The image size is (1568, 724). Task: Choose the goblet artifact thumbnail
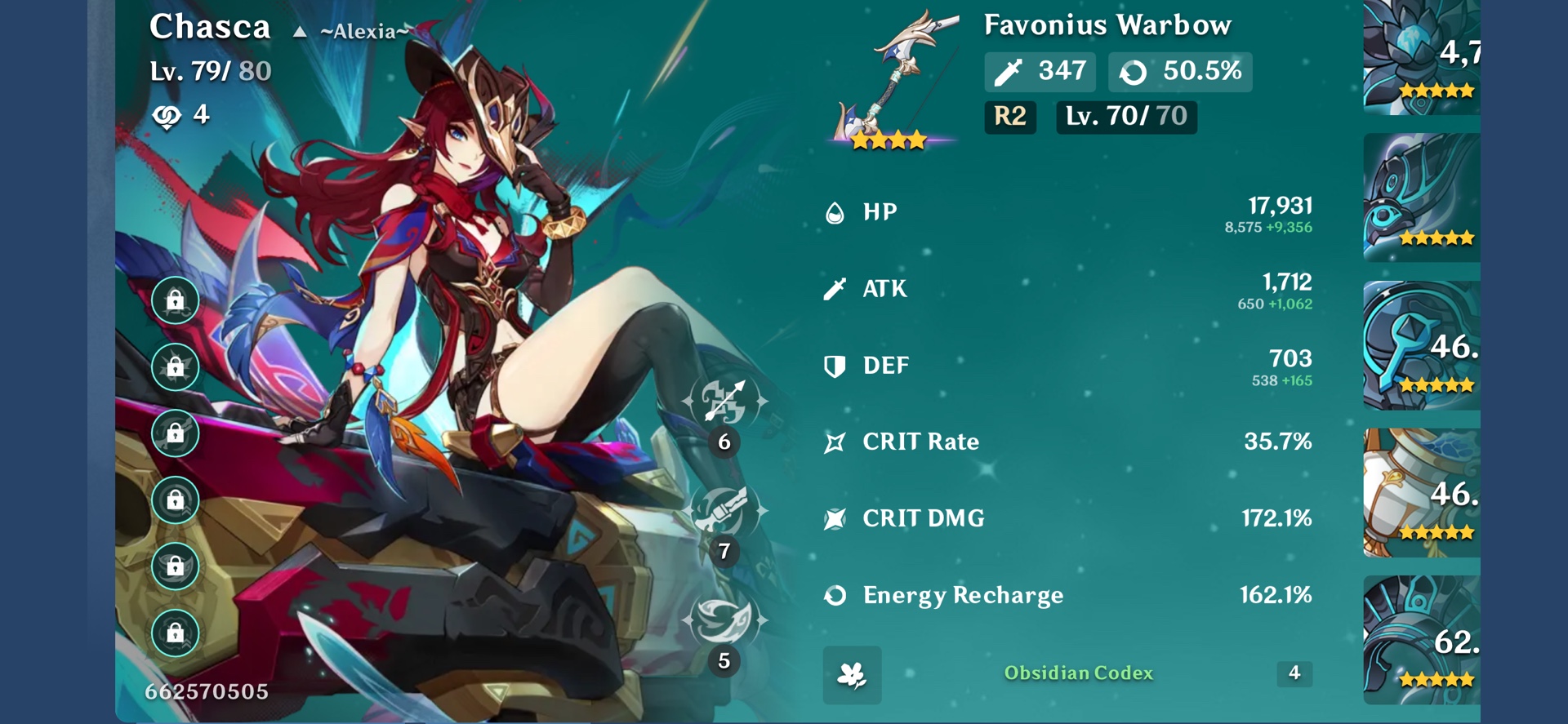[x=1421, y=492]
